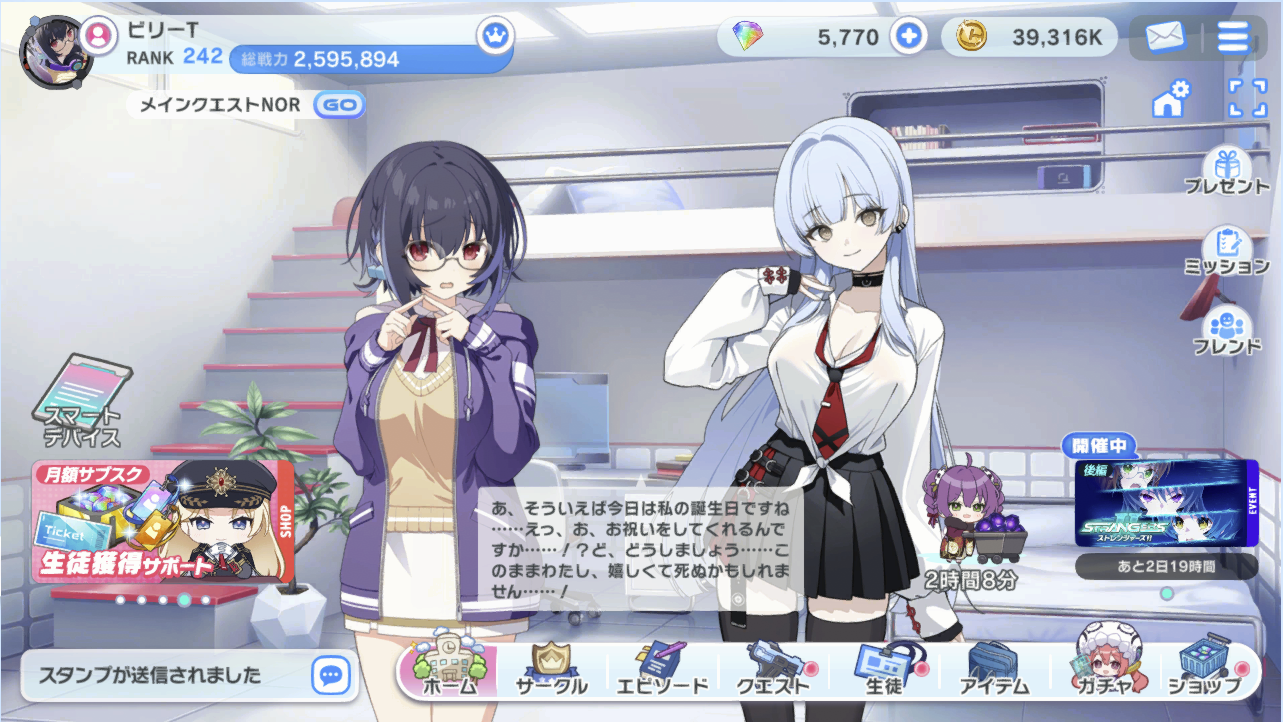Open the フレンド friends screen
The image size is (1283, 722).
pyautogui.click(x=1226, y=331)
